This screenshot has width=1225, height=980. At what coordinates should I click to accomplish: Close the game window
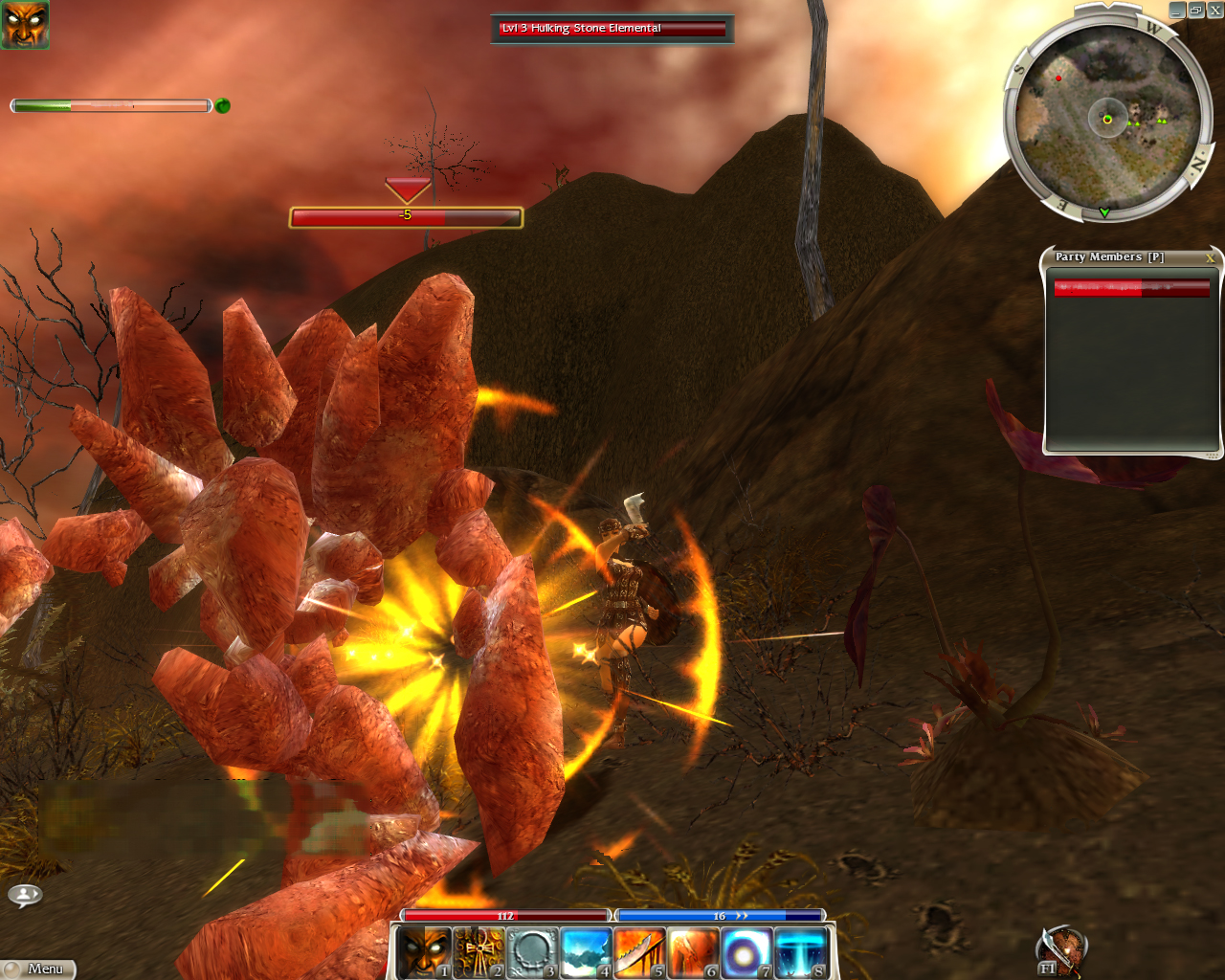tap(1214, 11)
